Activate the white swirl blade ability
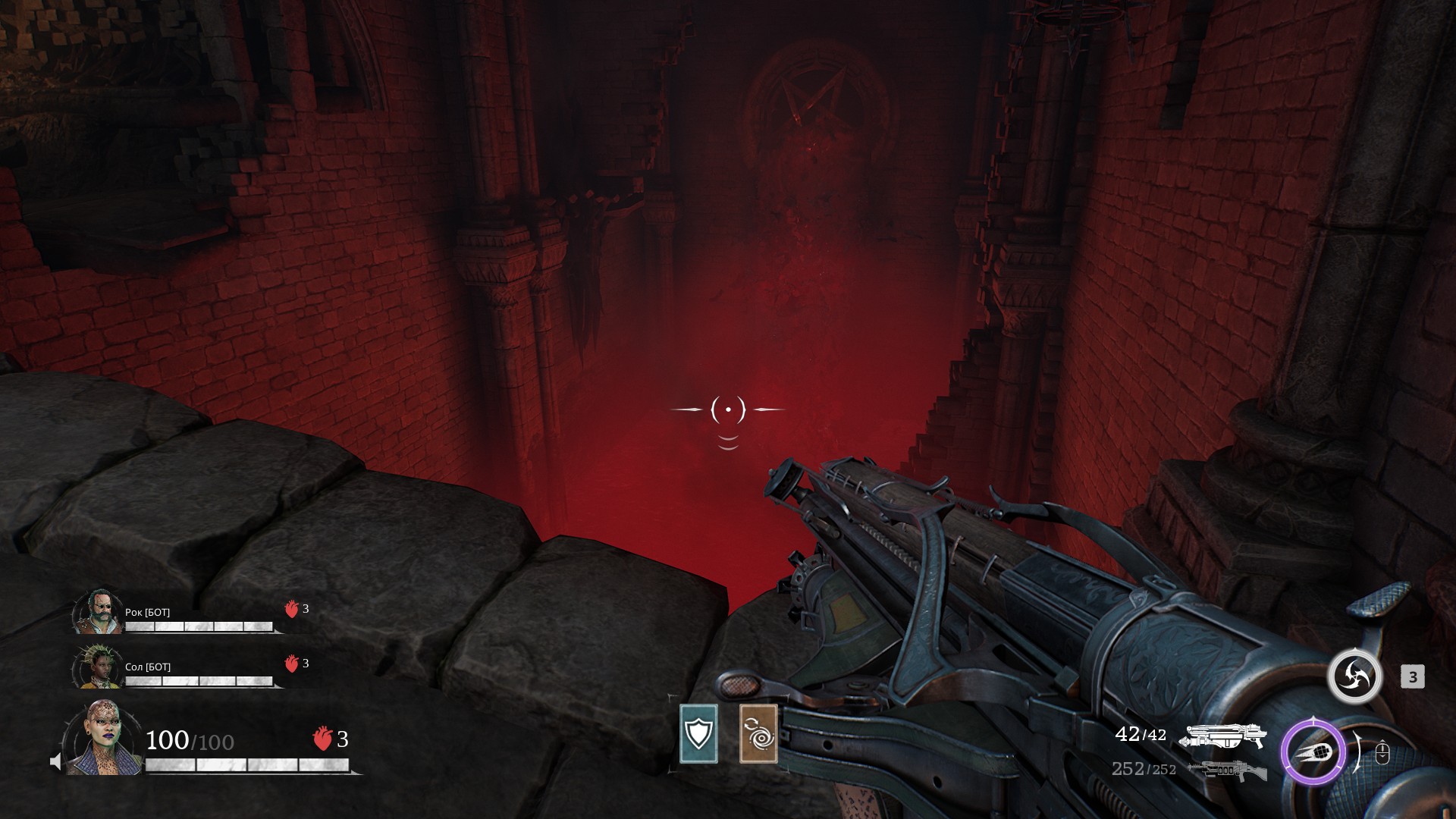The width and height of the screenshot is (1456, 819). click(1354, 676)
